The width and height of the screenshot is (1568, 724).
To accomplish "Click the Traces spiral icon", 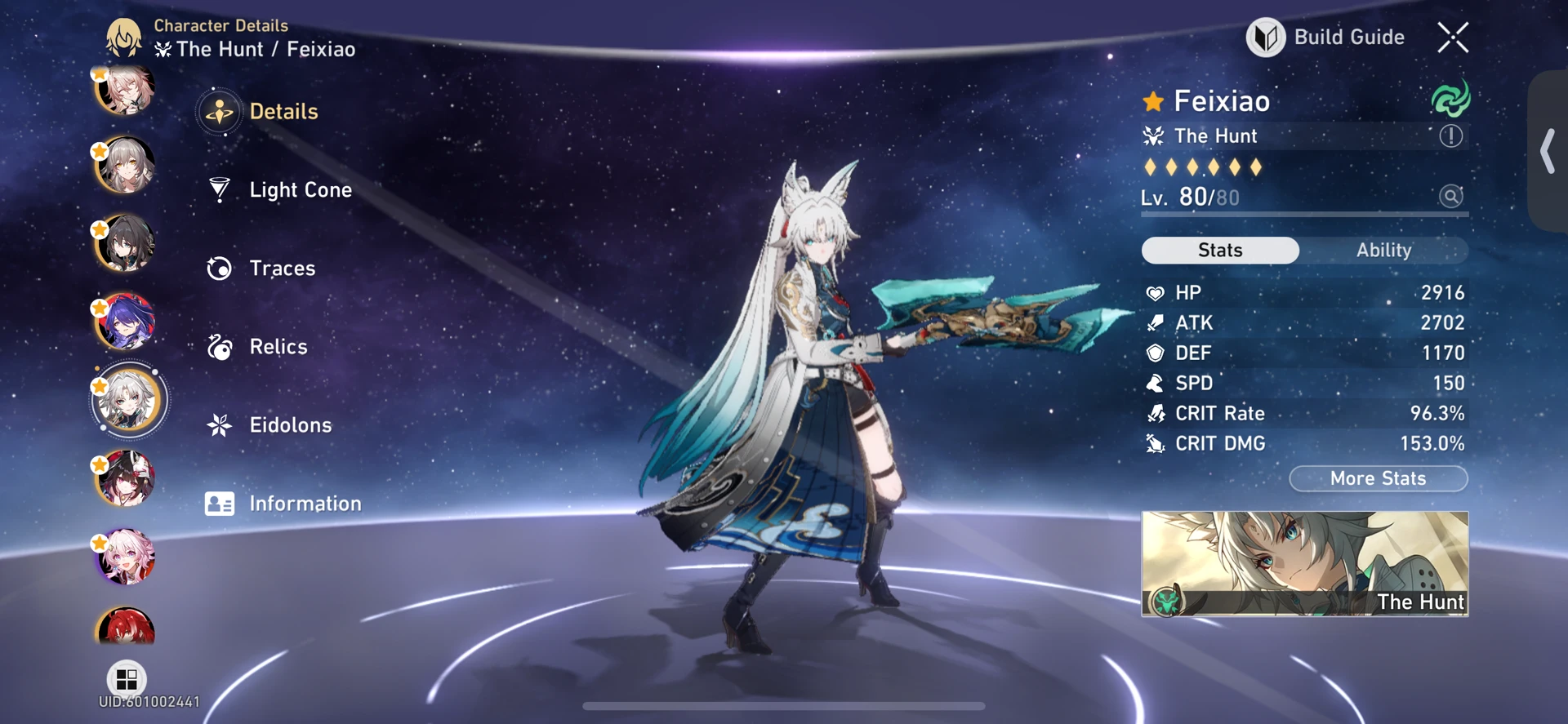I will click(x=219, y=268).
